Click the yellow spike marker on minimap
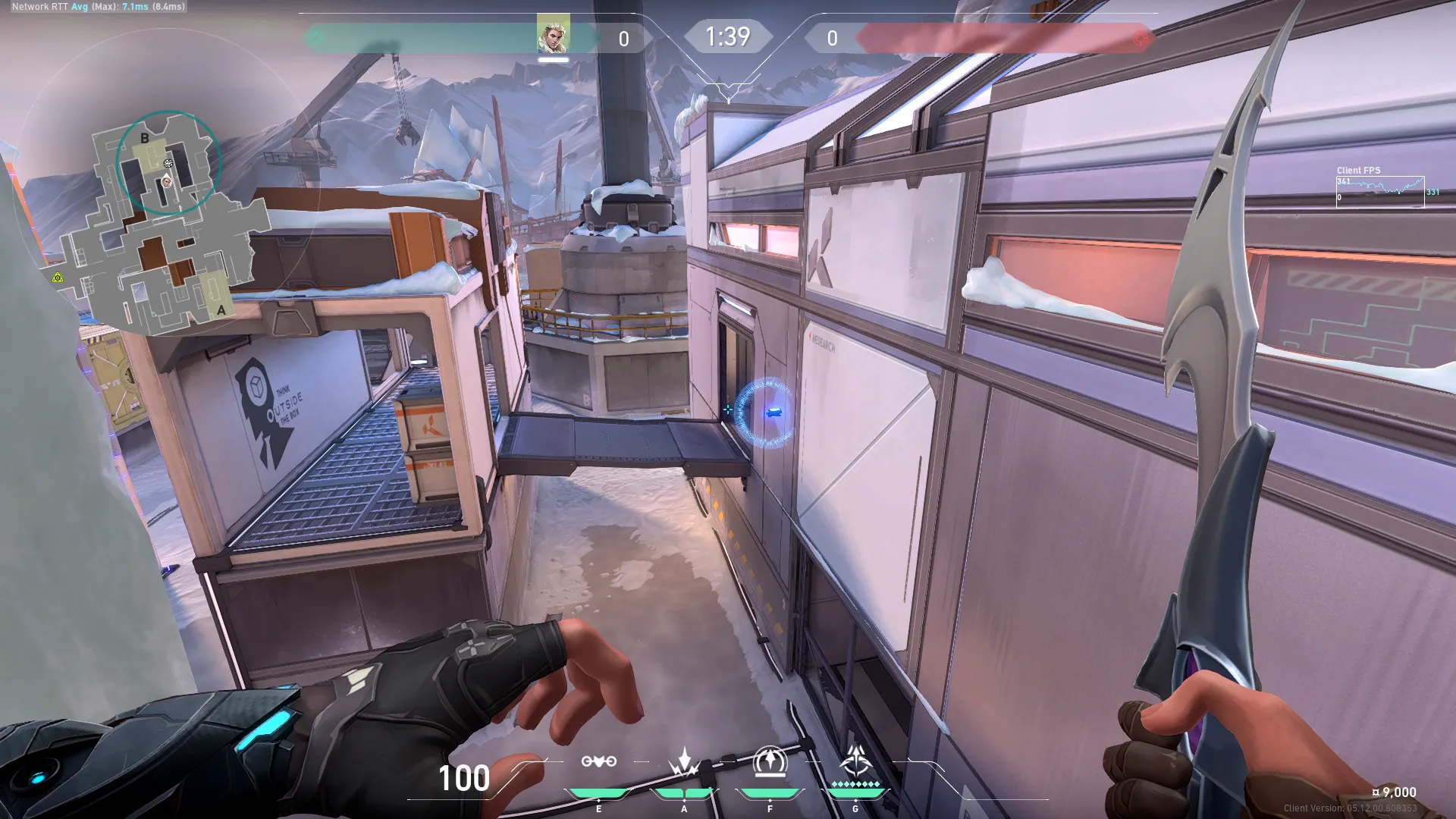 pyautogui.click(x=58, y=278)
